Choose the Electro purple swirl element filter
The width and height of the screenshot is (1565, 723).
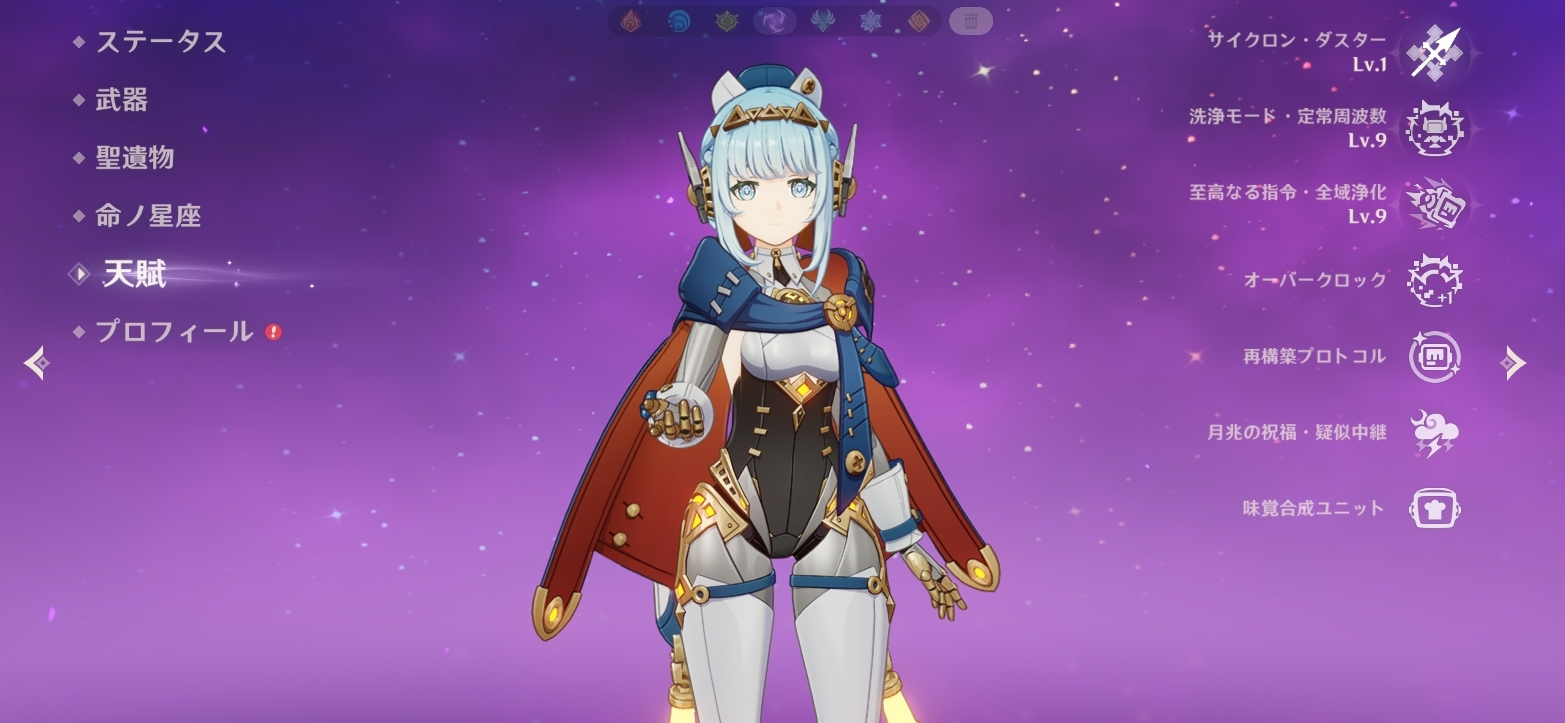[774, 21]
